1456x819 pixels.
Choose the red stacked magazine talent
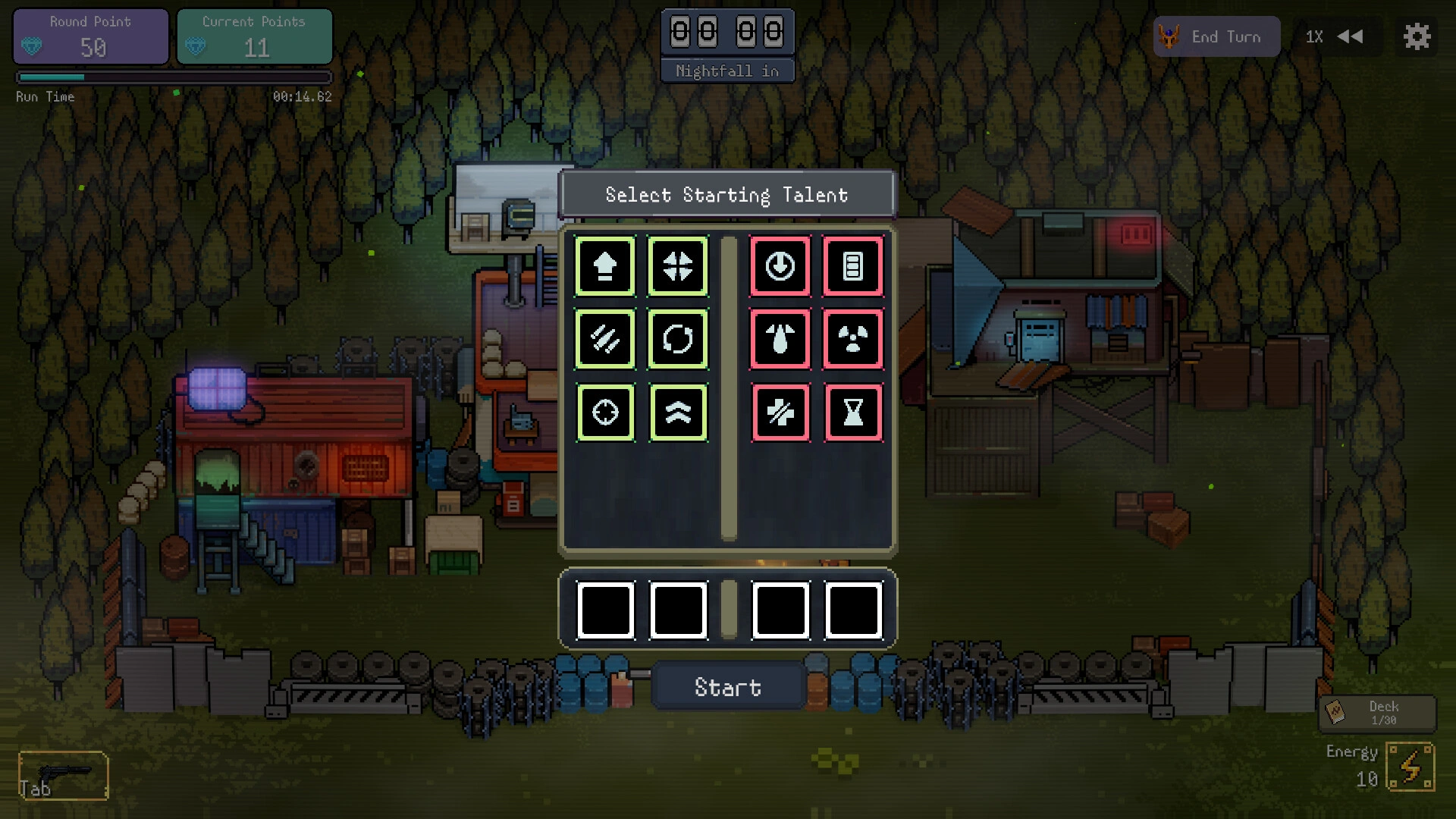[853, 266]
